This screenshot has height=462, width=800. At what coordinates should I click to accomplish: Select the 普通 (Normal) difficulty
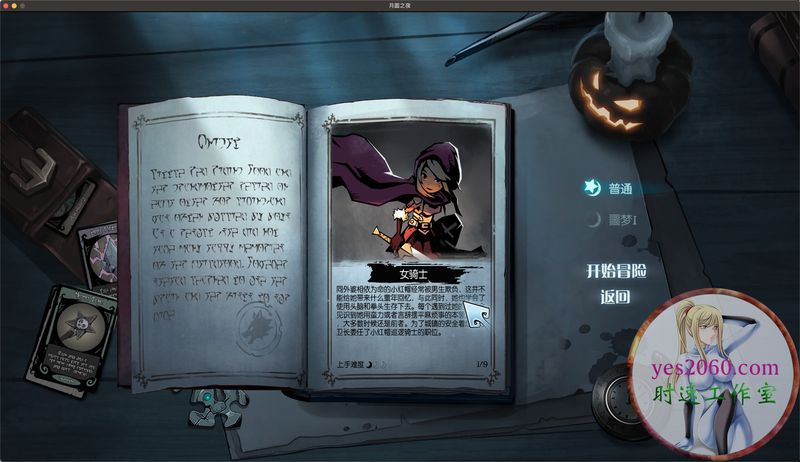620,188
